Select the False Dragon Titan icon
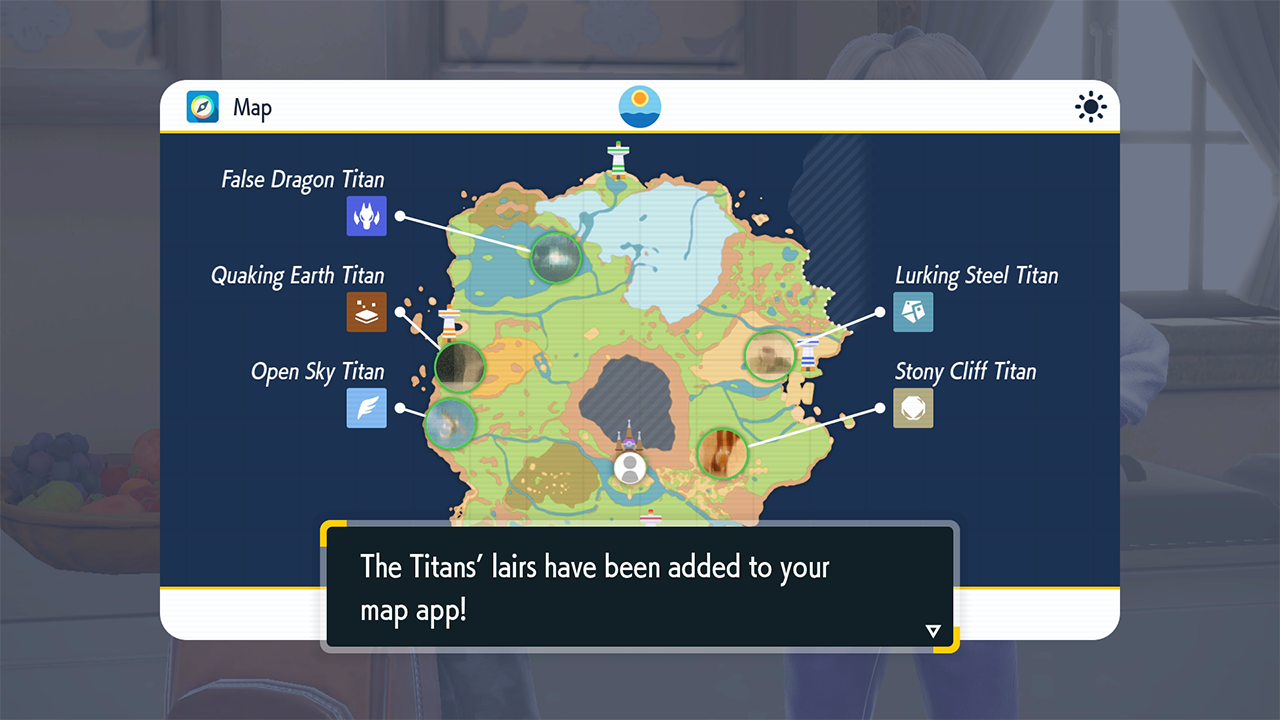This screenshot has height=720, width=1280. (366, 216)
